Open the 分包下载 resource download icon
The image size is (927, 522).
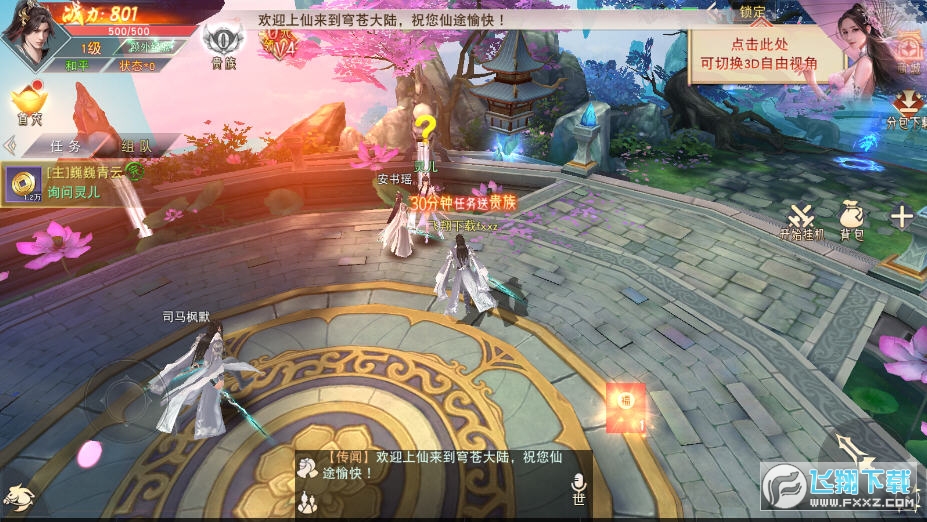click(906, 110)
